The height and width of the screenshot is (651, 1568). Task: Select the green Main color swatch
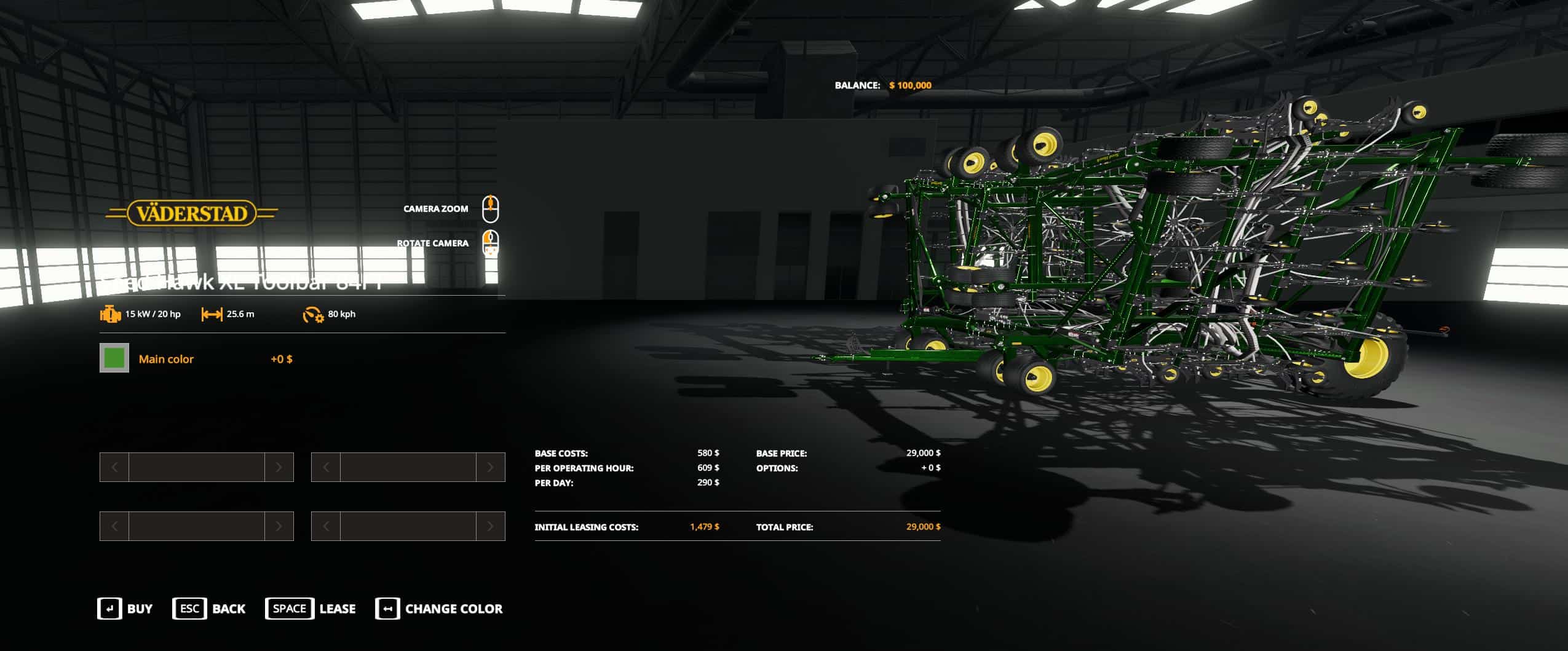(114, 358)
